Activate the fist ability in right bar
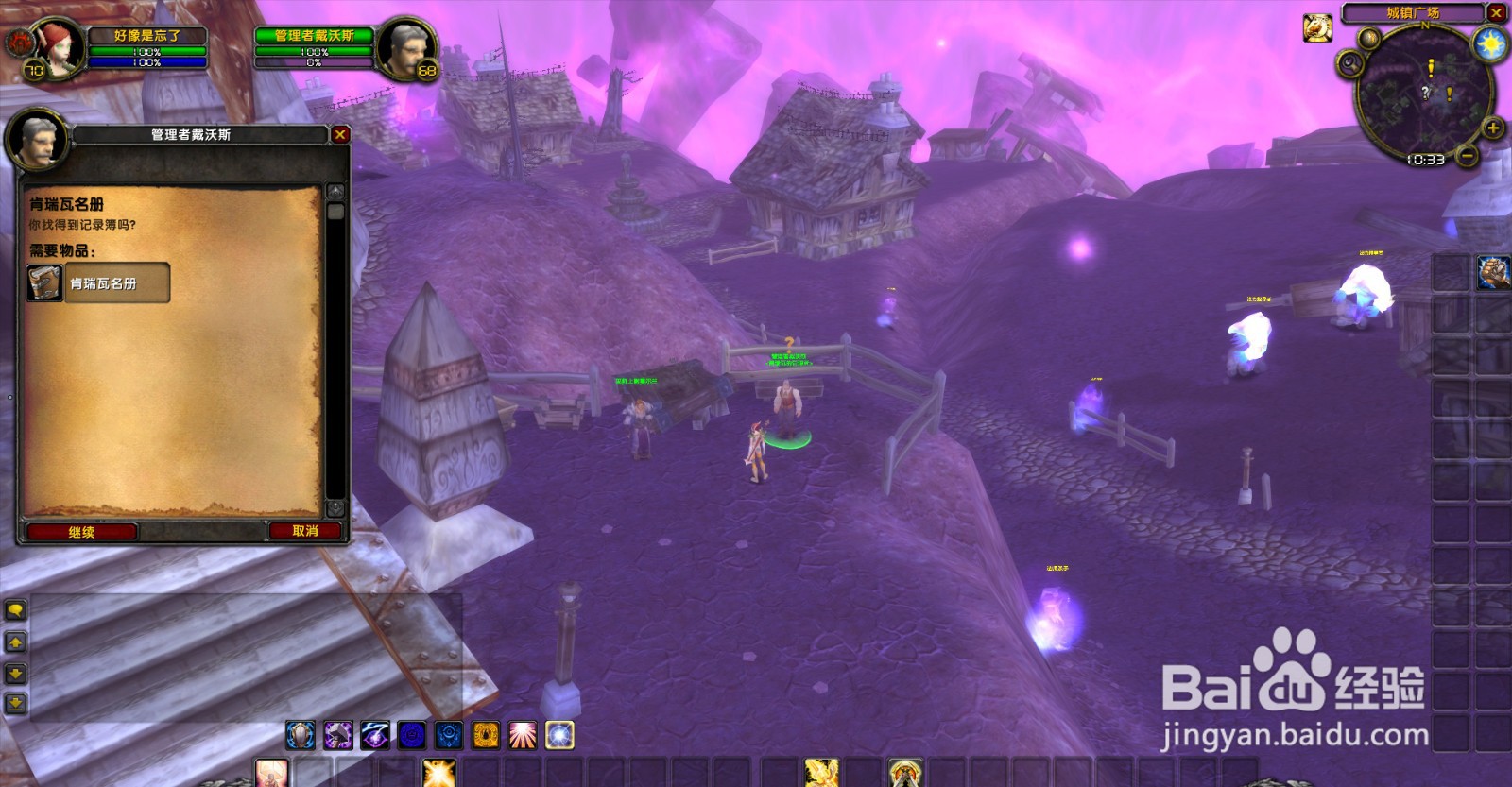 click(x=1492, y=272)
